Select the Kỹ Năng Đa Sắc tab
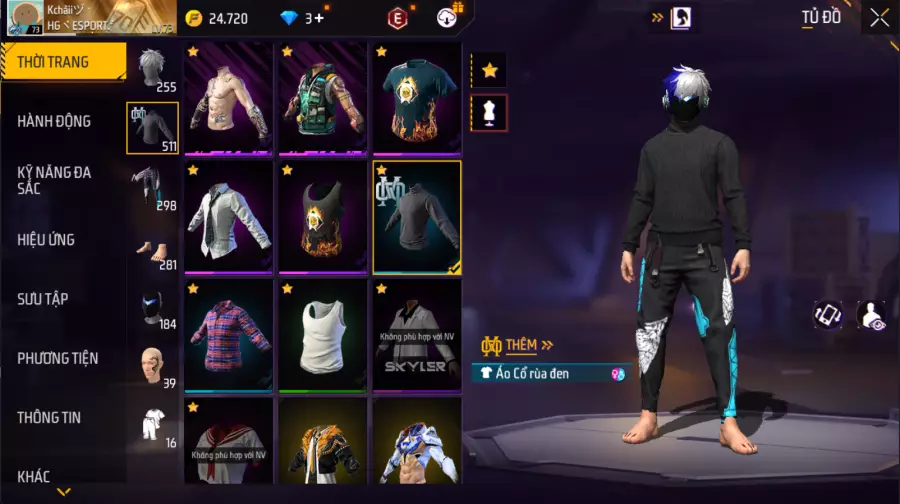Viewport: 900px width, 504px height. [x=55, y=180]
